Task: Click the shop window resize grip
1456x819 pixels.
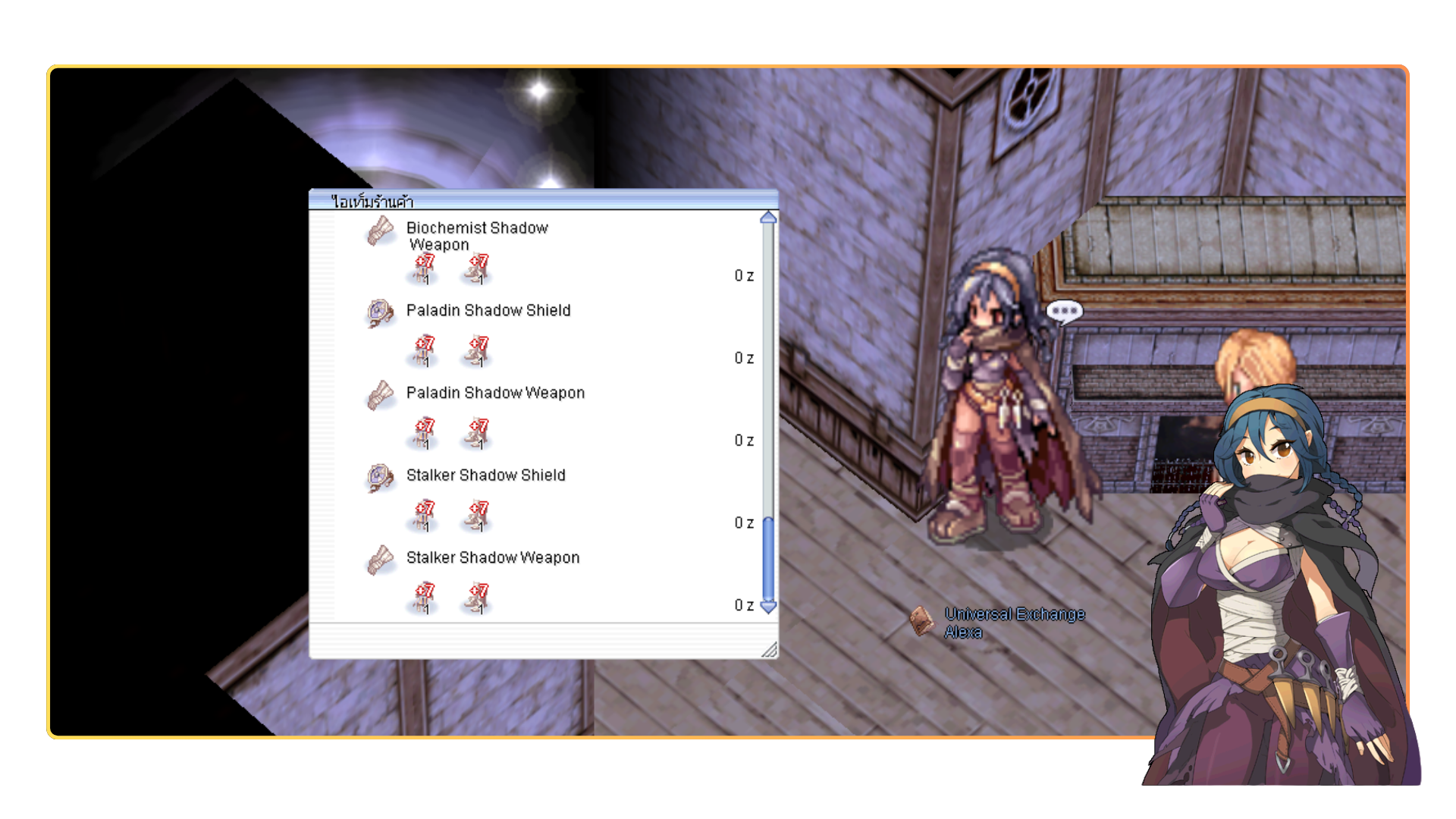Action: coord(769,649)
